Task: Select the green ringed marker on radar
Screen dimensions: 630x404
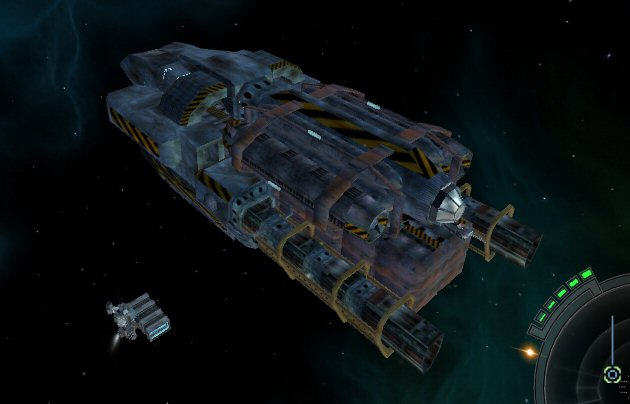Action: tap(612, 374)
